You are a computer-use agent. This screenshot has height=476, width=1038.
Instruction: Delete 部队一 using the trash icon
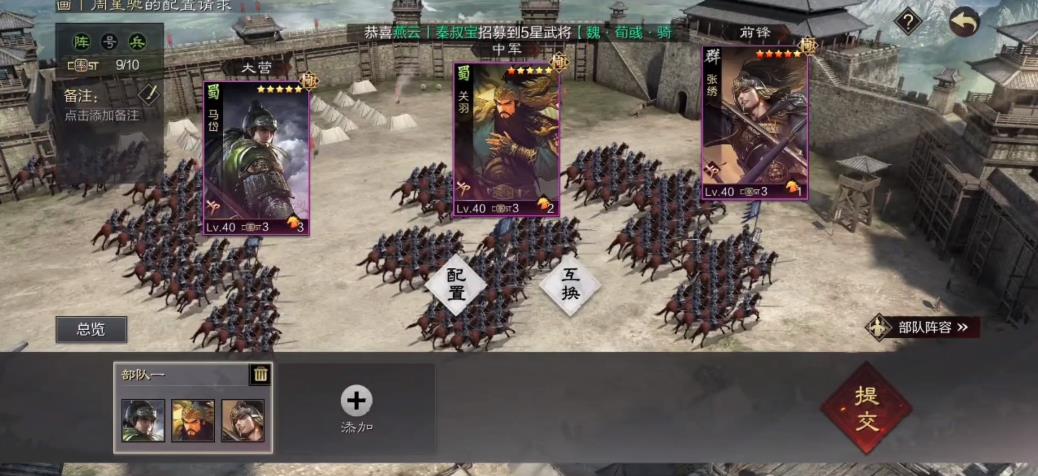coord(260,375)
